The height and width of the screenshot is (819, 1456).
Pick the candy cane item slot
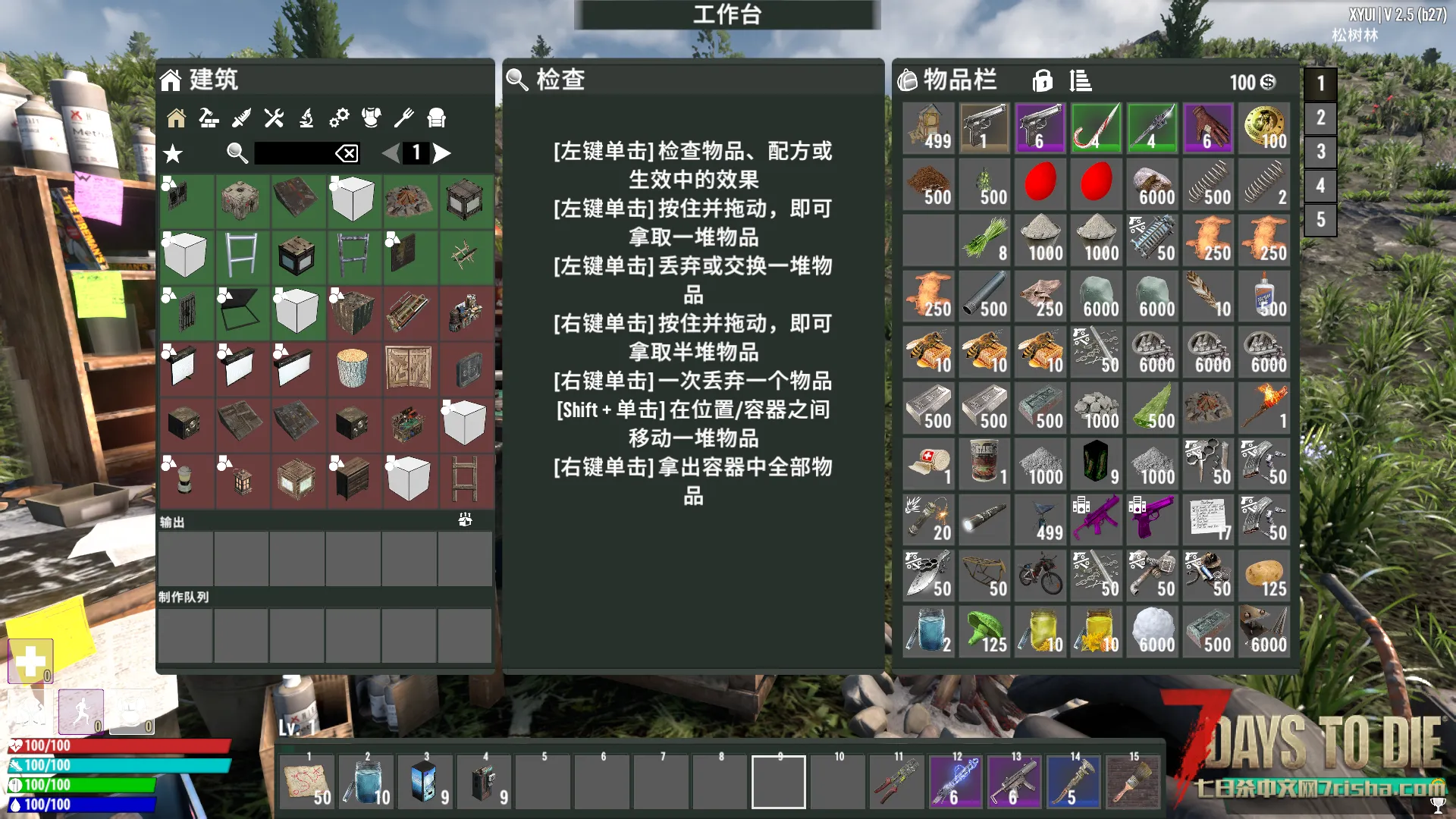tap(1096, 128)
